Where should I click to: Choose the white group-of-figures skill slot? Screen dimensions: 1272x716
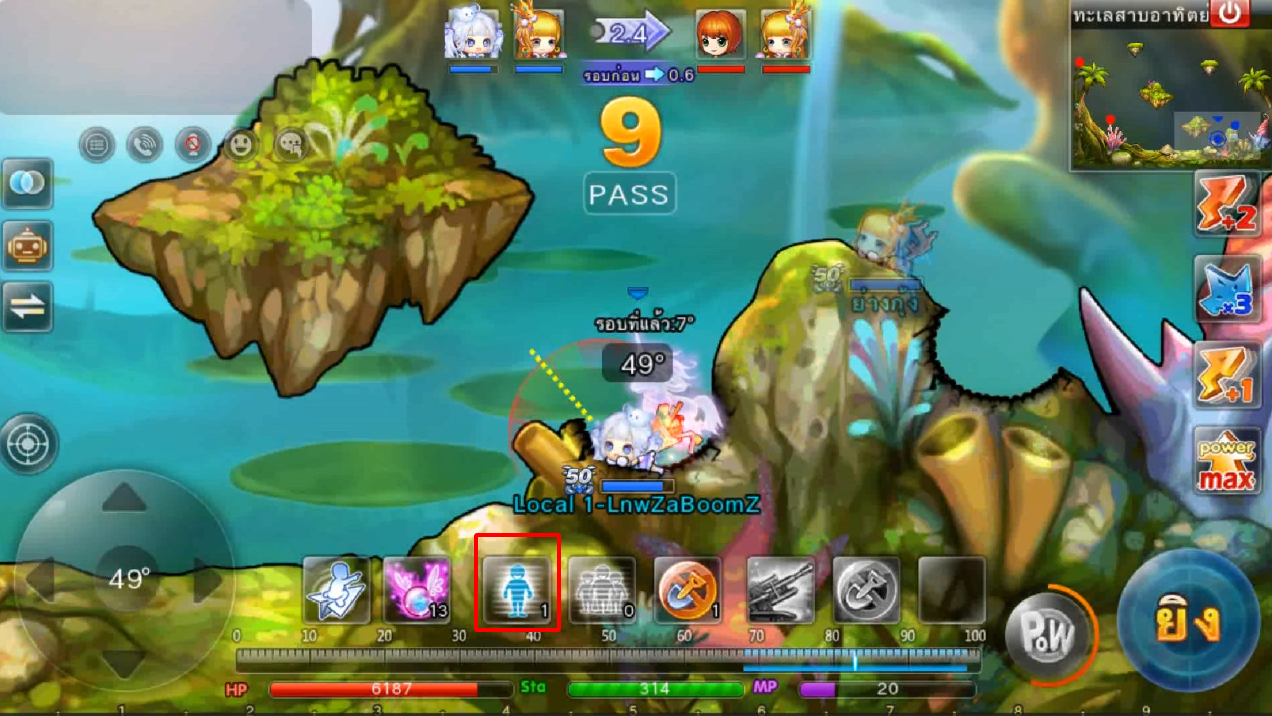click(x=602, y=590)
